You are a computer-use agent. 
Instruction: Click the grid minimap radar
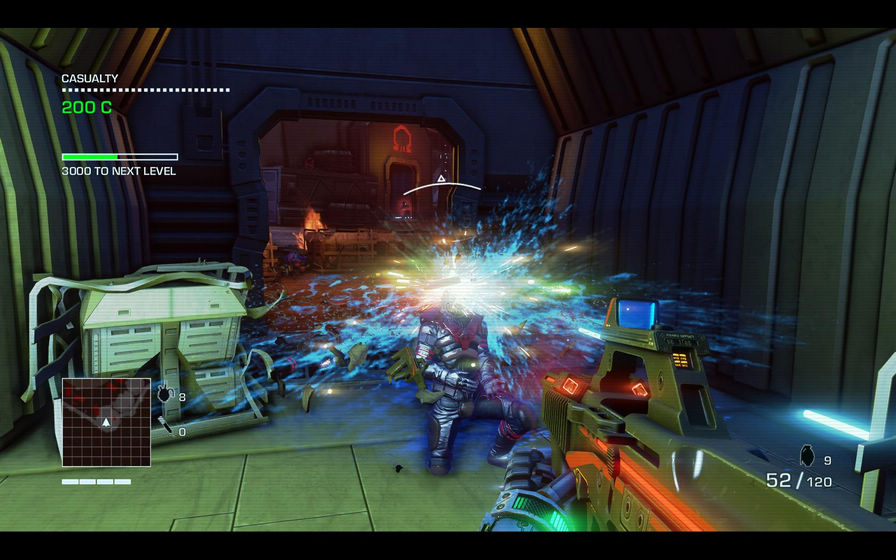tap(106, 422)
